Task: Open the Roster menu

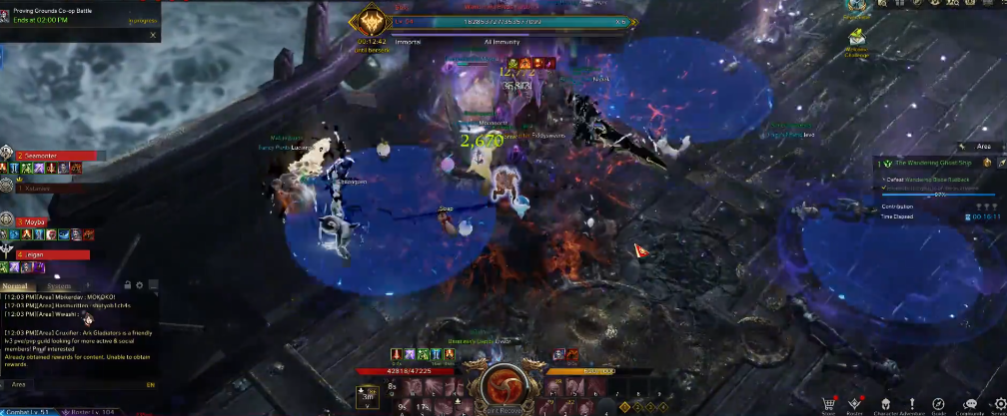Action: coord(855,403)
